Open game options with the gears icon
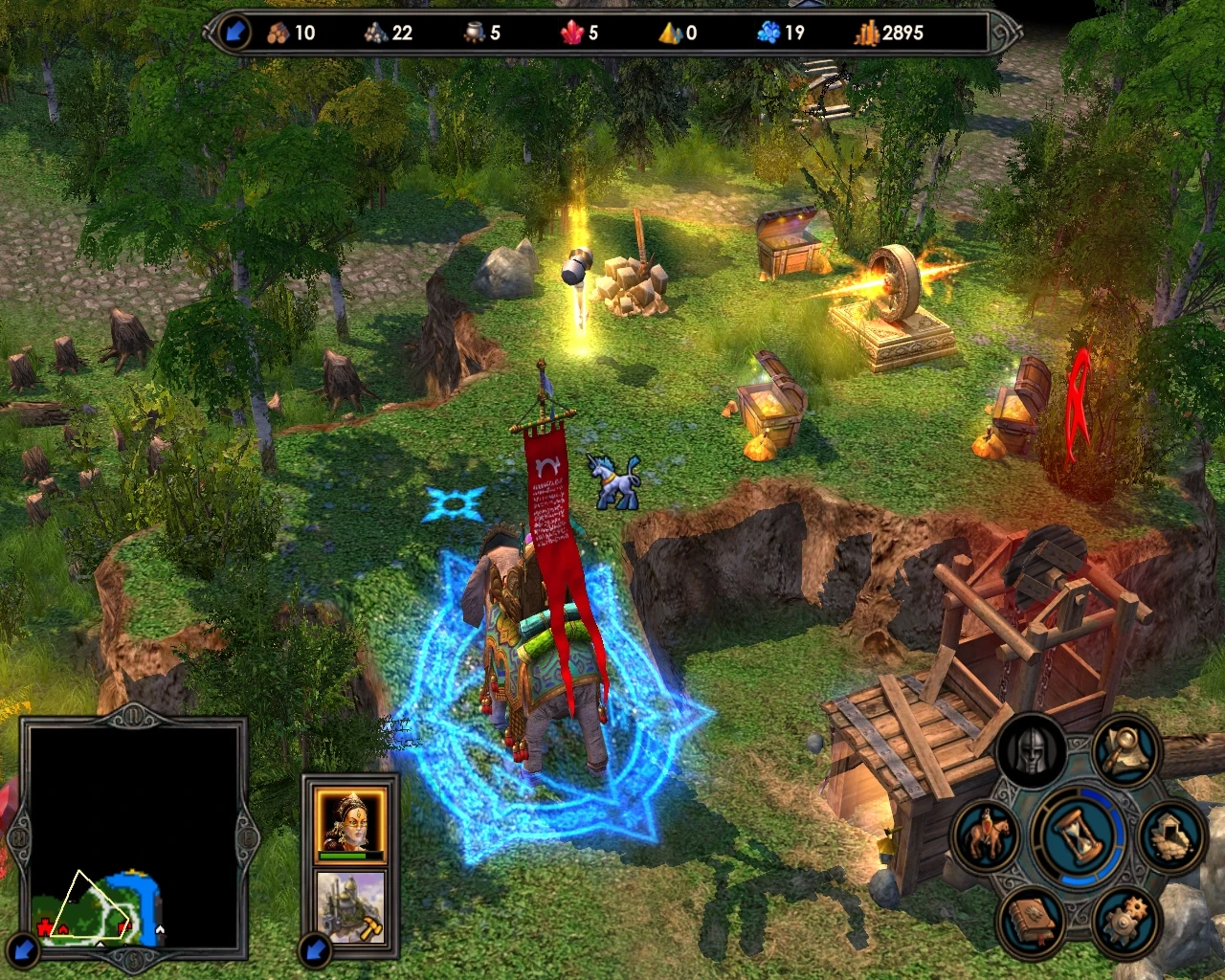 1127,921
